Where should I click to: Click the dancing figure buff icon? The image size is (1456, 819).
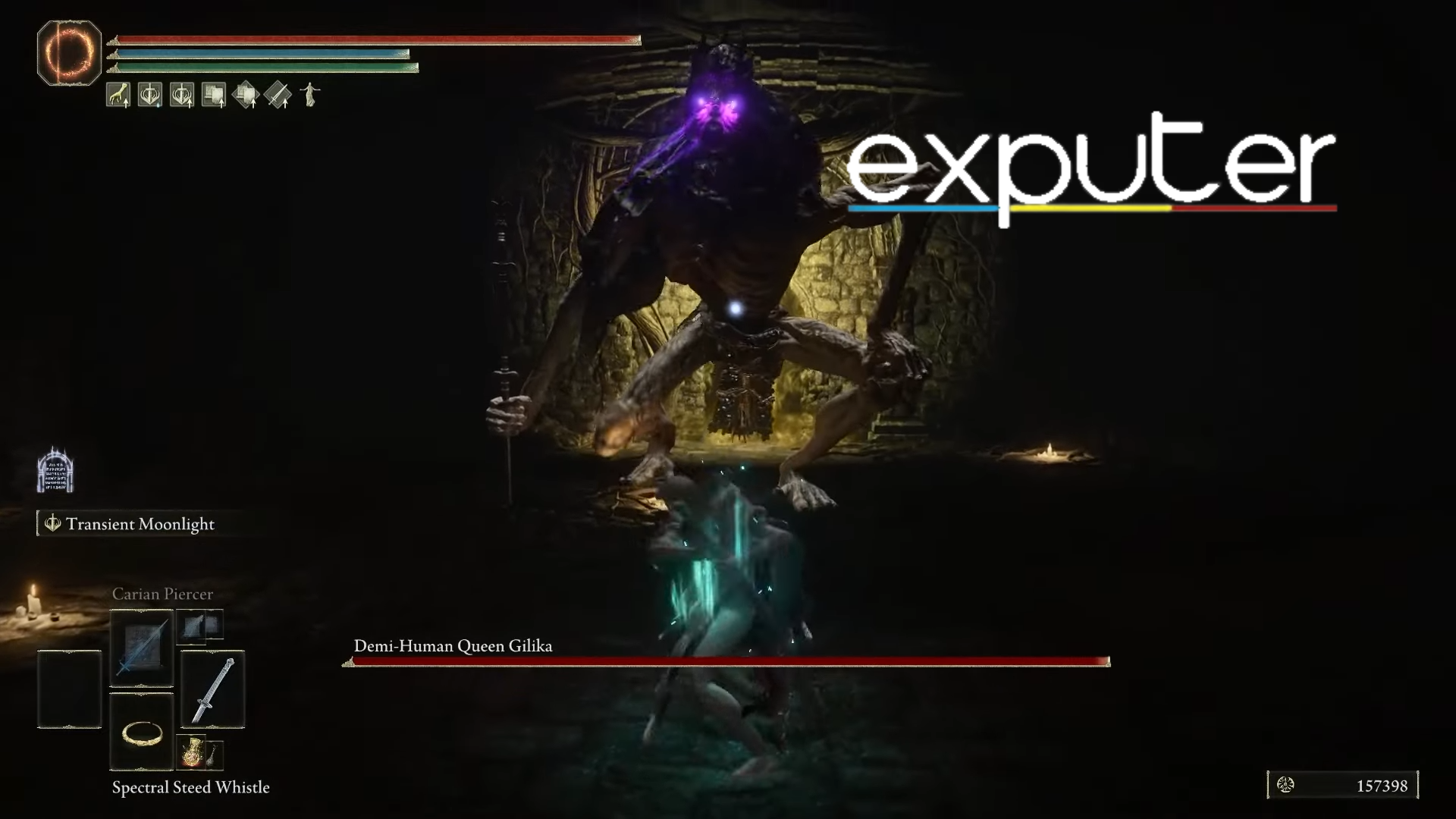point(309,94)
